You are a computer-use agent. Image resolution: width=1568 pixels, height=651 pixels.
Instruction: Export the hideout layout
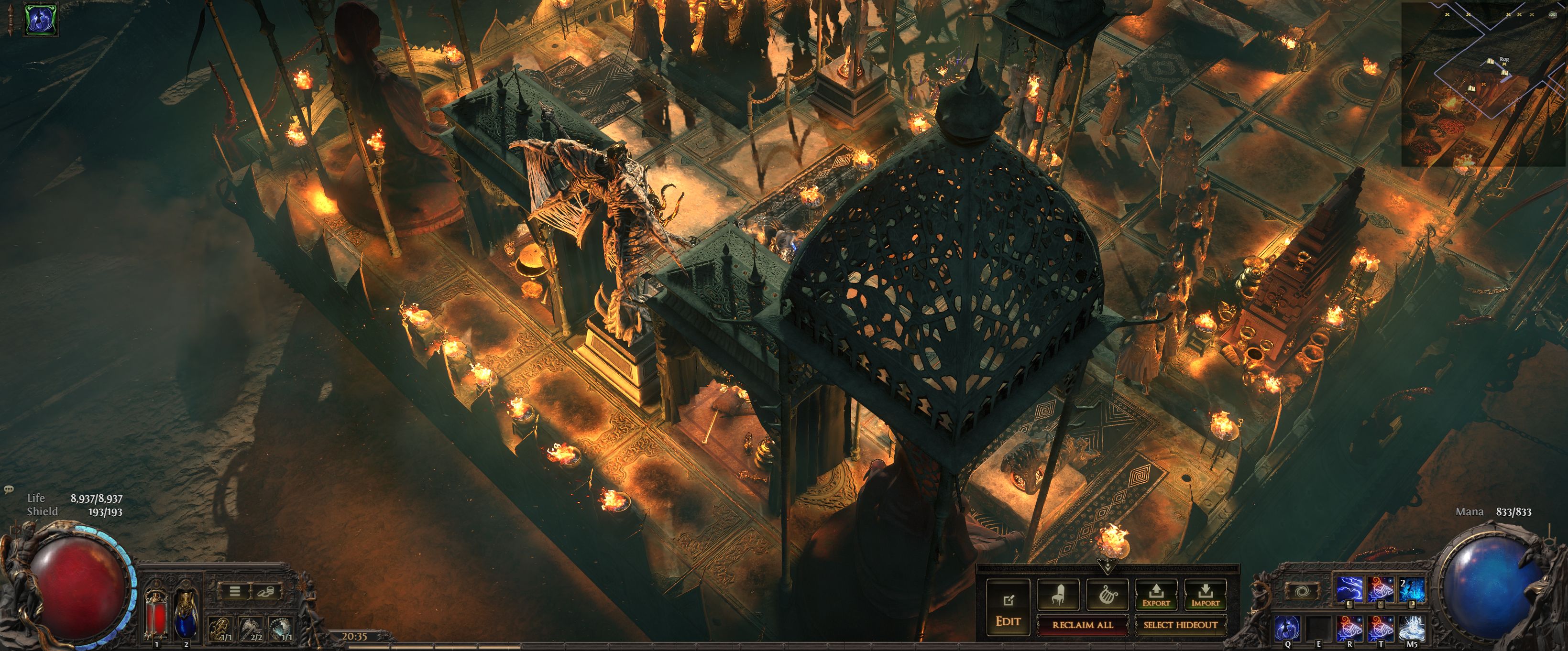pyautogui.click(x=1156, y=595)
